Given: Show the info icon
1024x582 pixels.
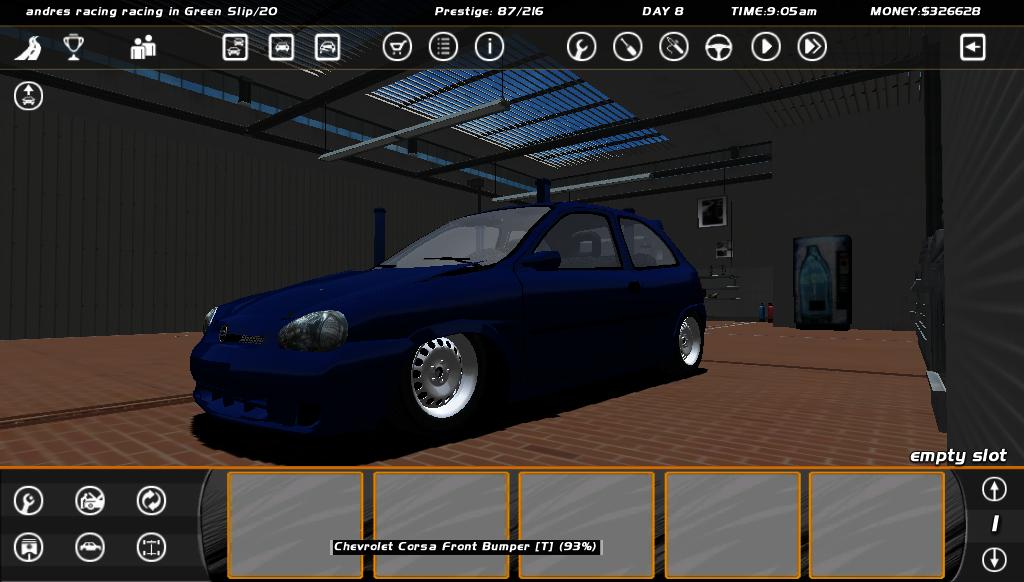Looking at the screenshot, I should [489, 47].
